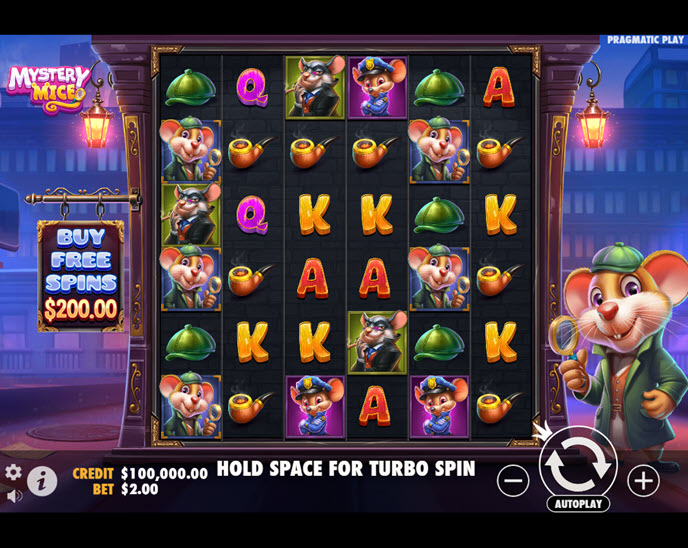
Task: Open the Autoplay options
Action: [x=578, y=503]
